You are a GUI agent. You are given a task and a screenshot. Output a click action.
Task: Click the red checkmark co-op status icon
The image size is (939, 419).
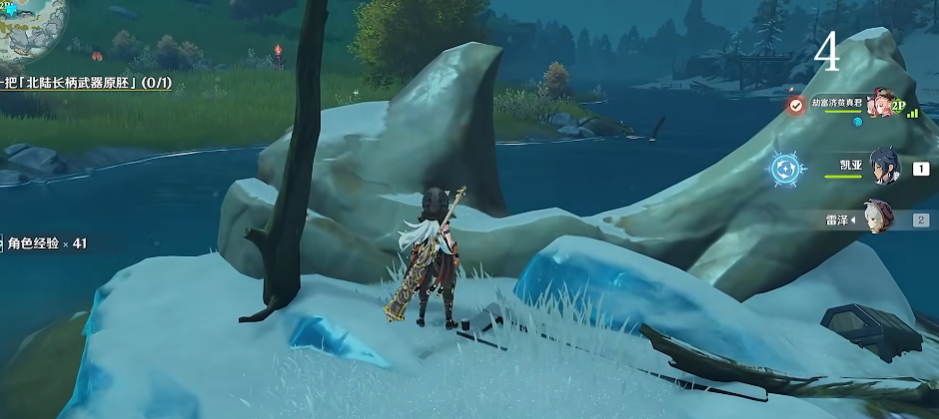(x=795, y=104)
